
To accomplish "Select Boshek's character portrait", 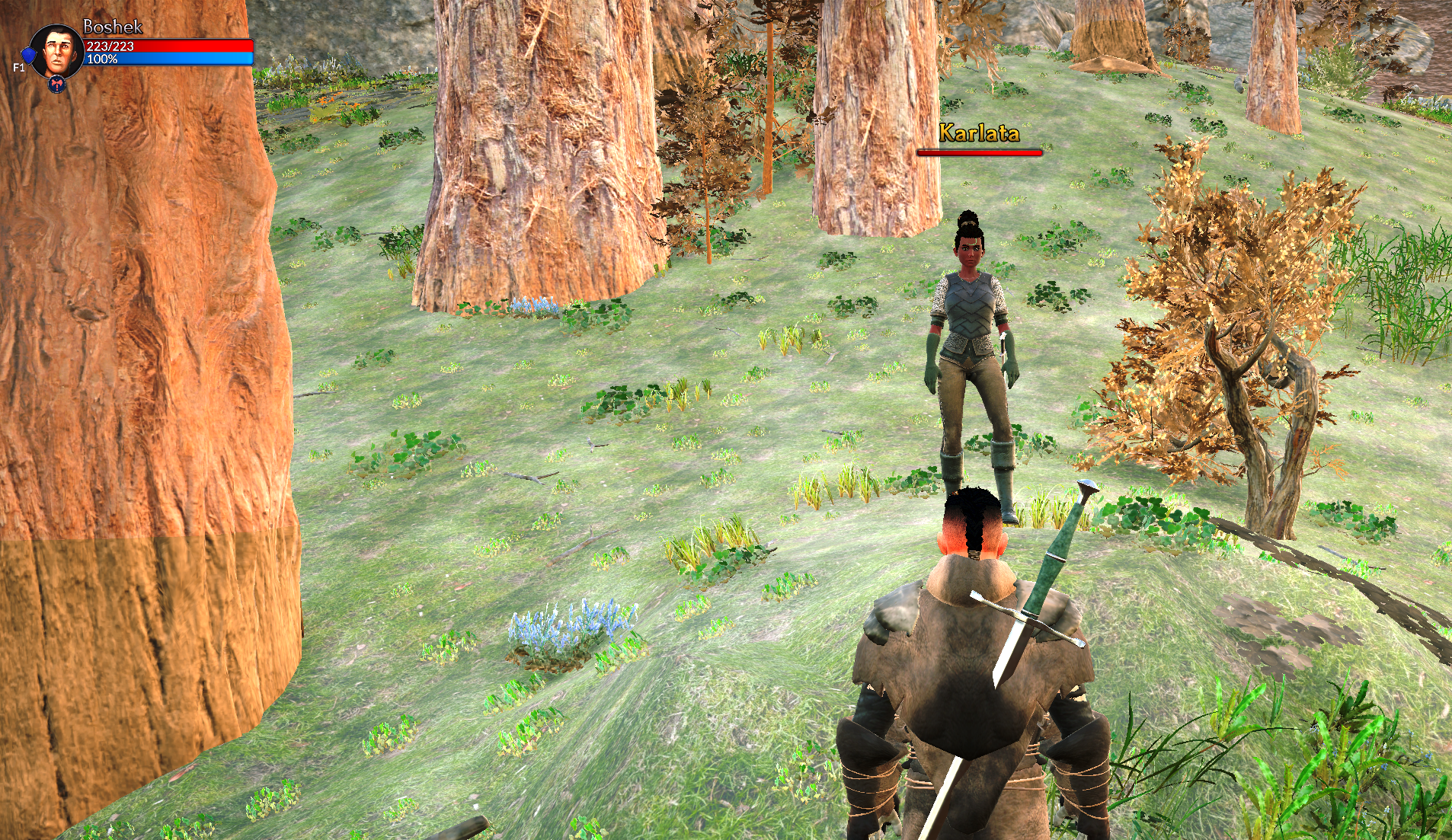I will point(57,50).
